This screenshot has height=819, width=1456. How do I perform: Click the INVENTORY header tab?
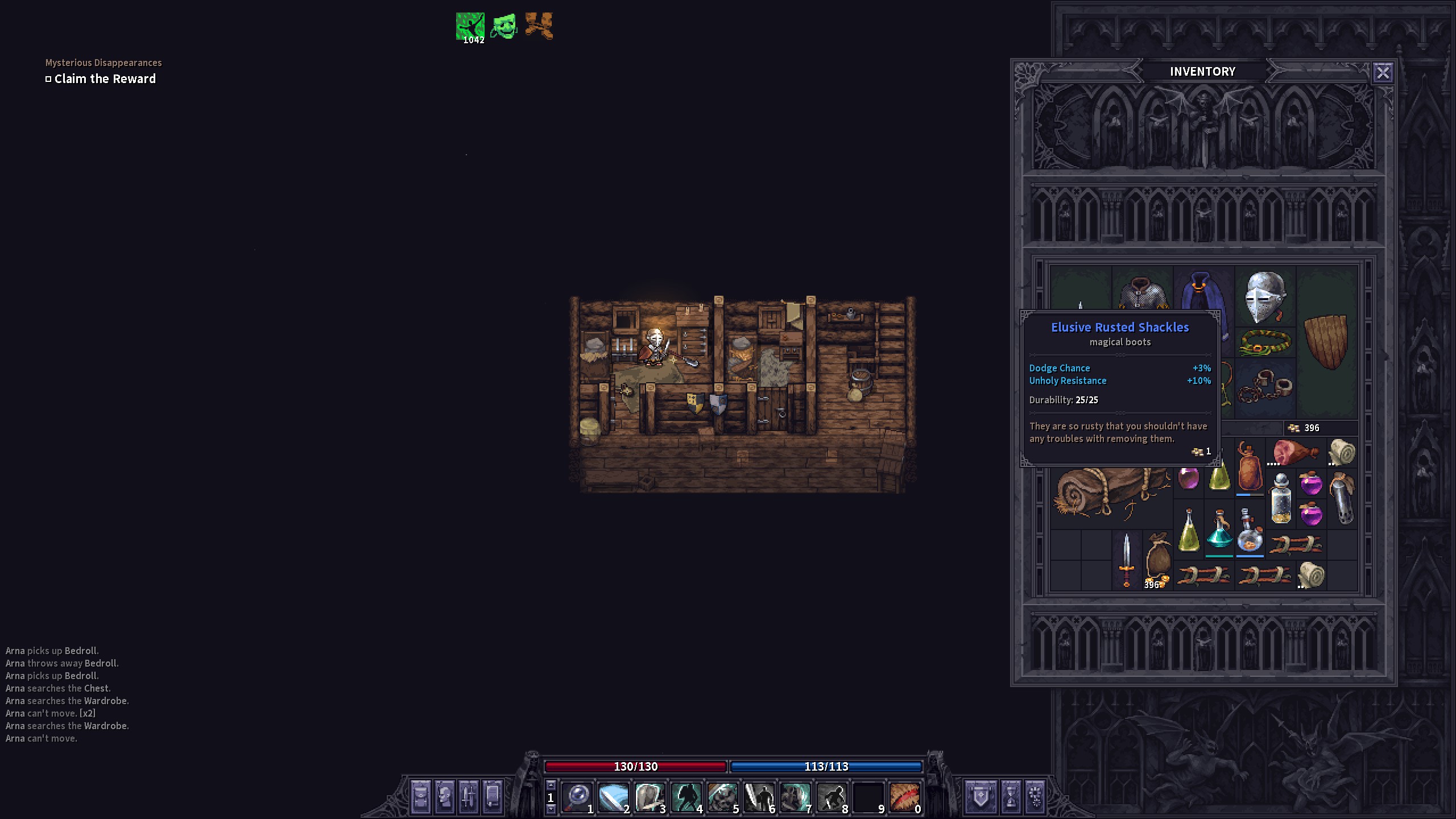coord(1202,71)
